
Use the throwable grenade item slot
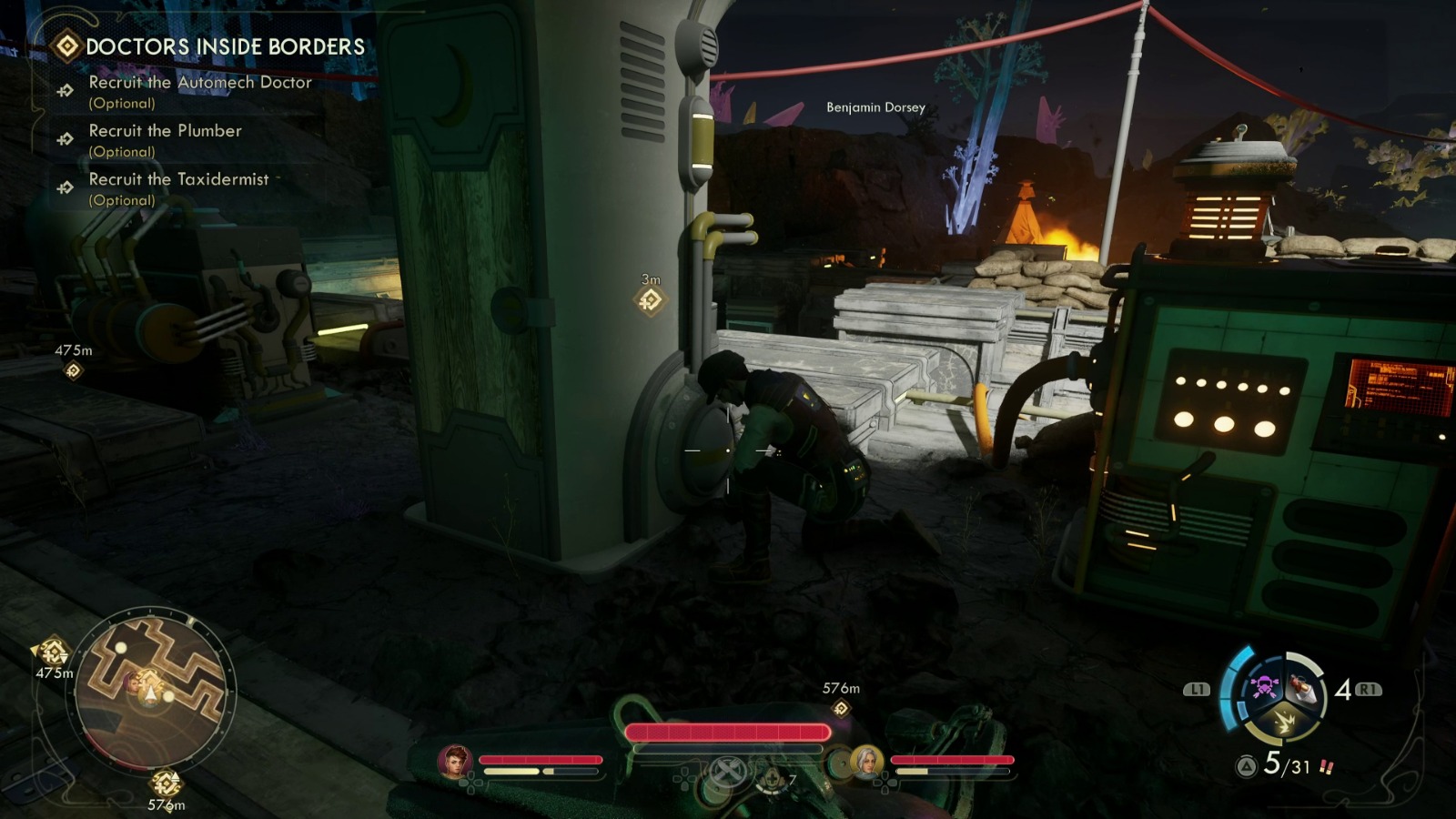point(1303,689)
